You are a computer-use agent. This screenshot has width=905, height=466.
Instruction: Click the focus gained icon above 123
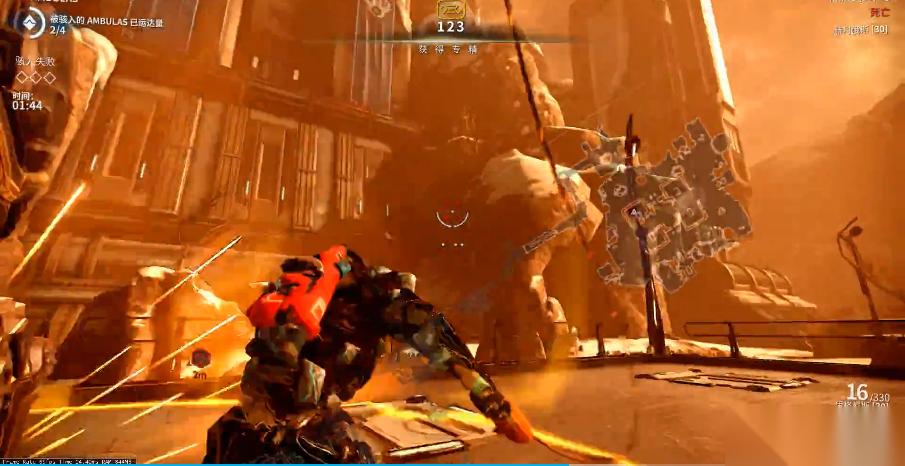tap(451, 10)
